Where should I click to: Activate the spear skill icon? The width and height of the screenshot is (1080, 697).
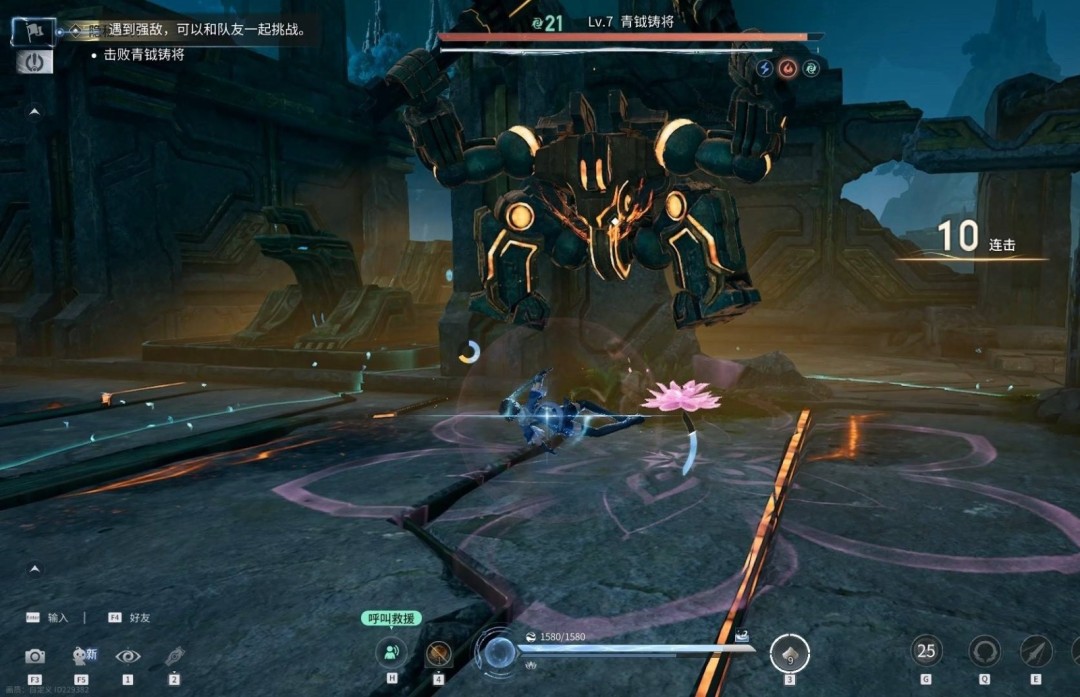point(1036,652)
